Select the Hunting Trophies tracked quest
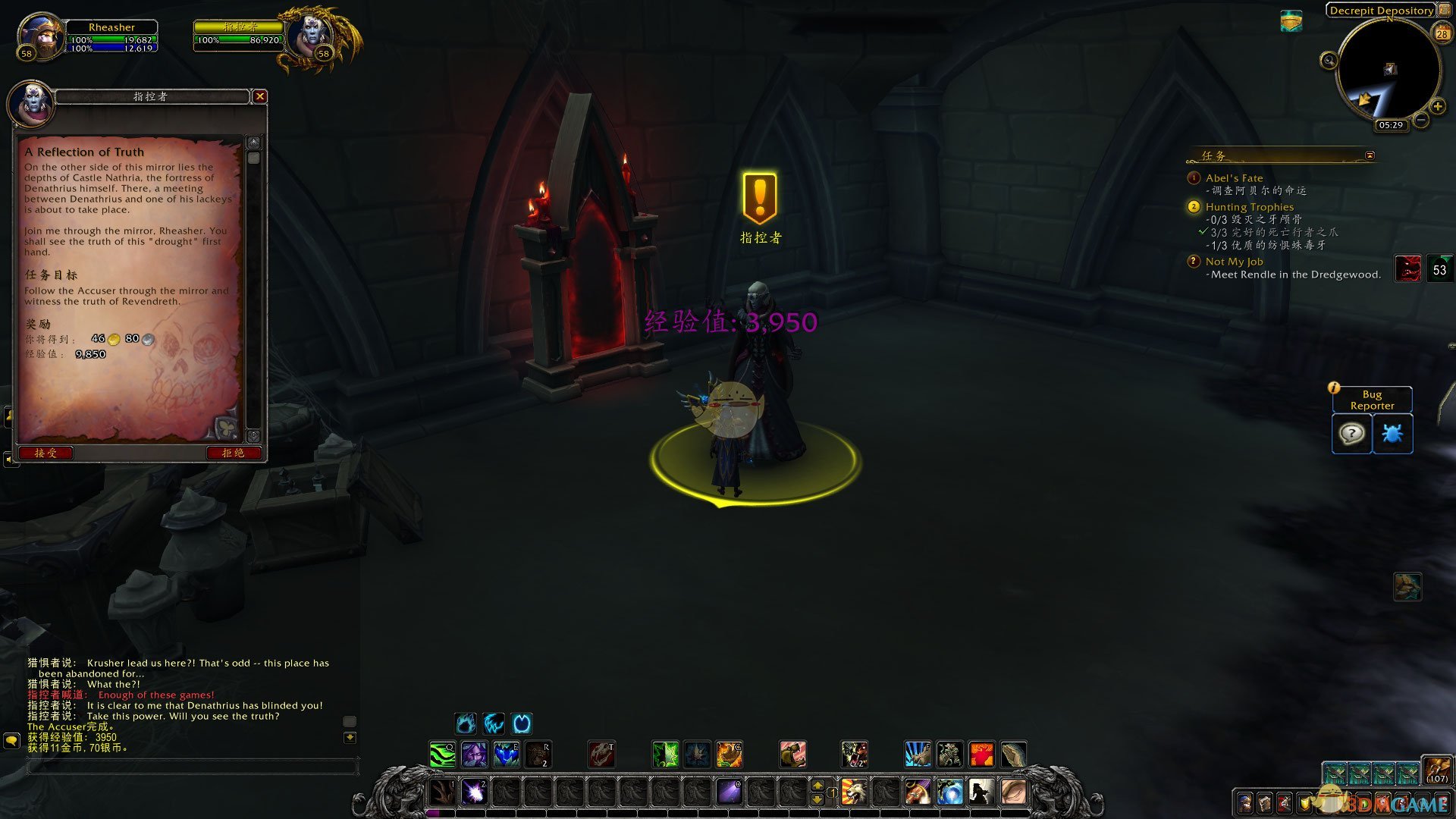 click(x=1249, y=207)
